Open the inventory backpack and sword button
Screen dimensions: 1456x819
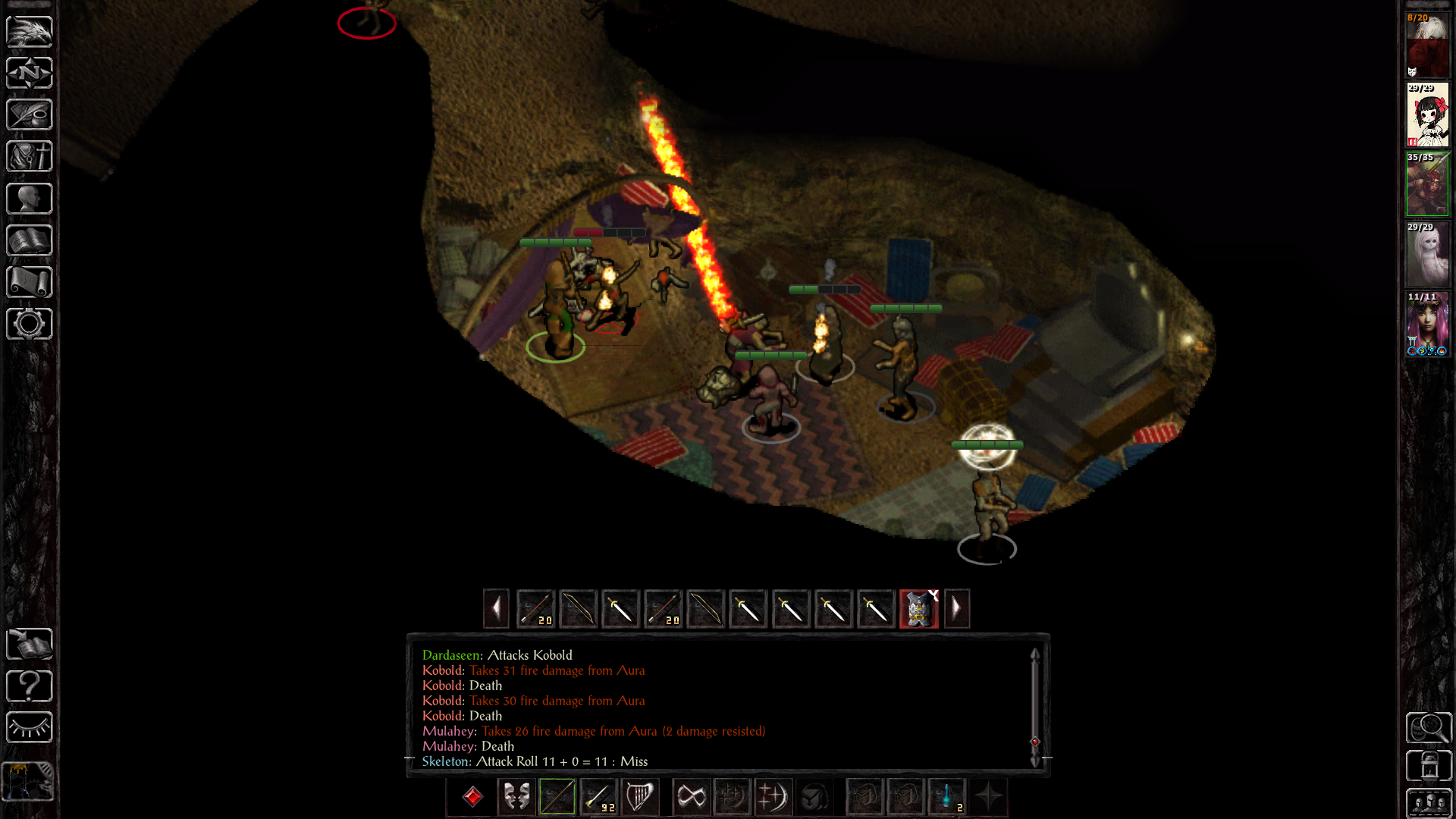[30, 156]
